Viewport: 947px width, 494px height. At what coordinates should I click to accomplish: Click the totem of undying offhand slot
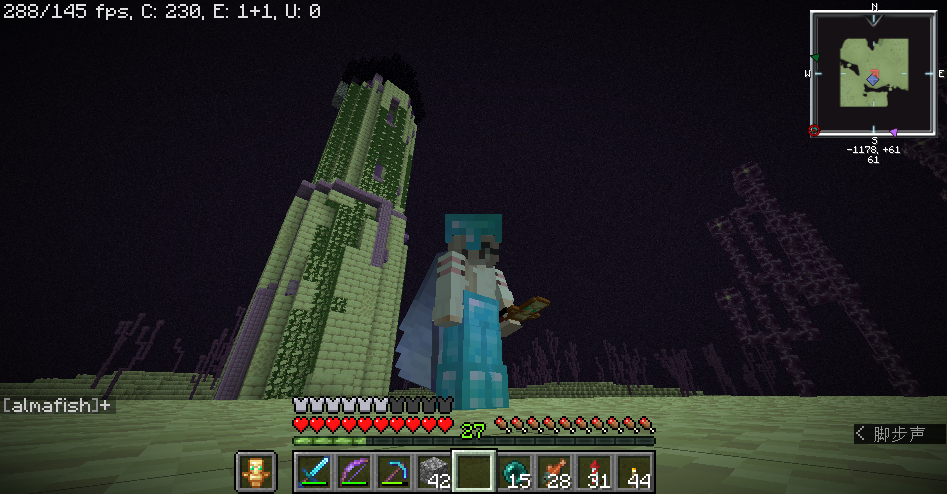pyautogui.click(x=255, y=471)
